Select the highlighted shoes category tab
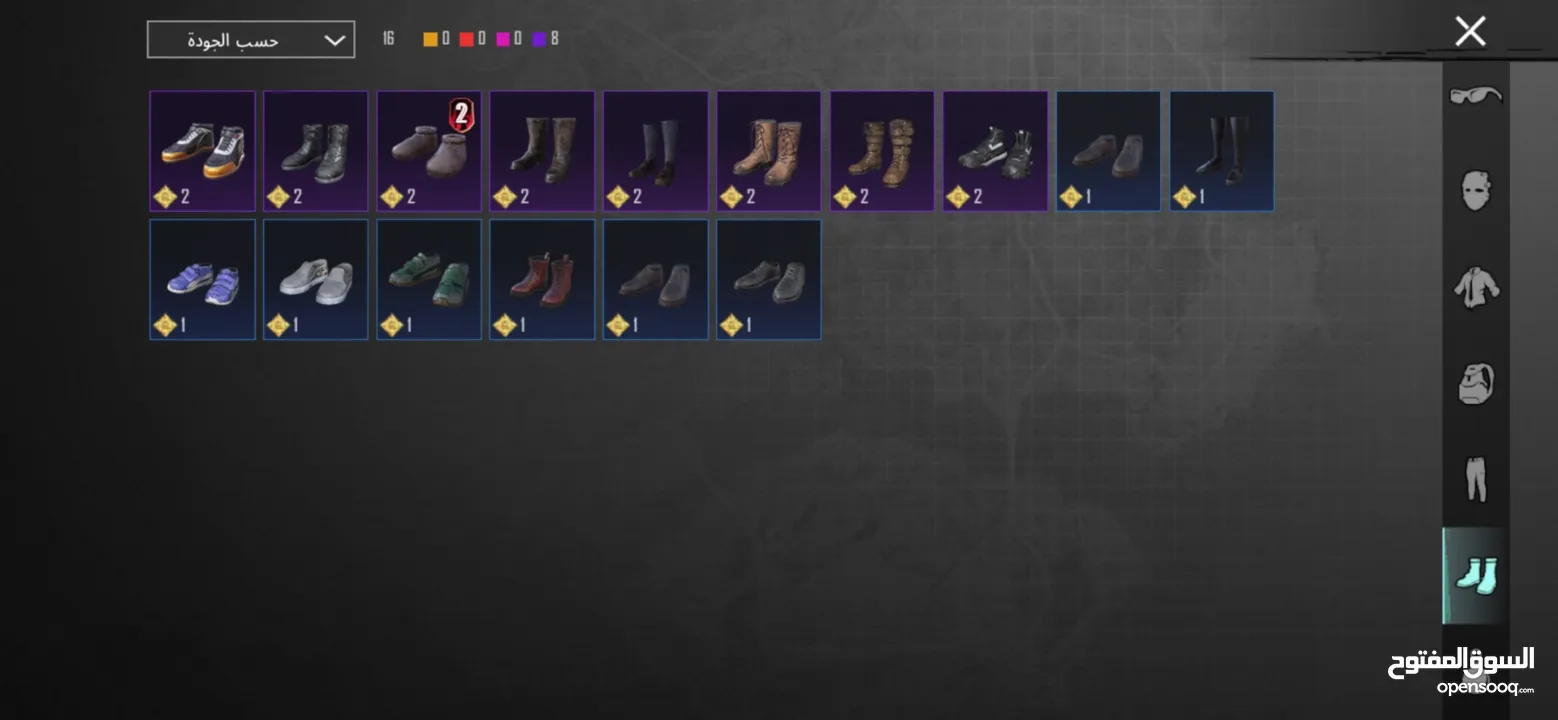The width and height of the screenshot is (1558, 720). (x=1476, y=576)
